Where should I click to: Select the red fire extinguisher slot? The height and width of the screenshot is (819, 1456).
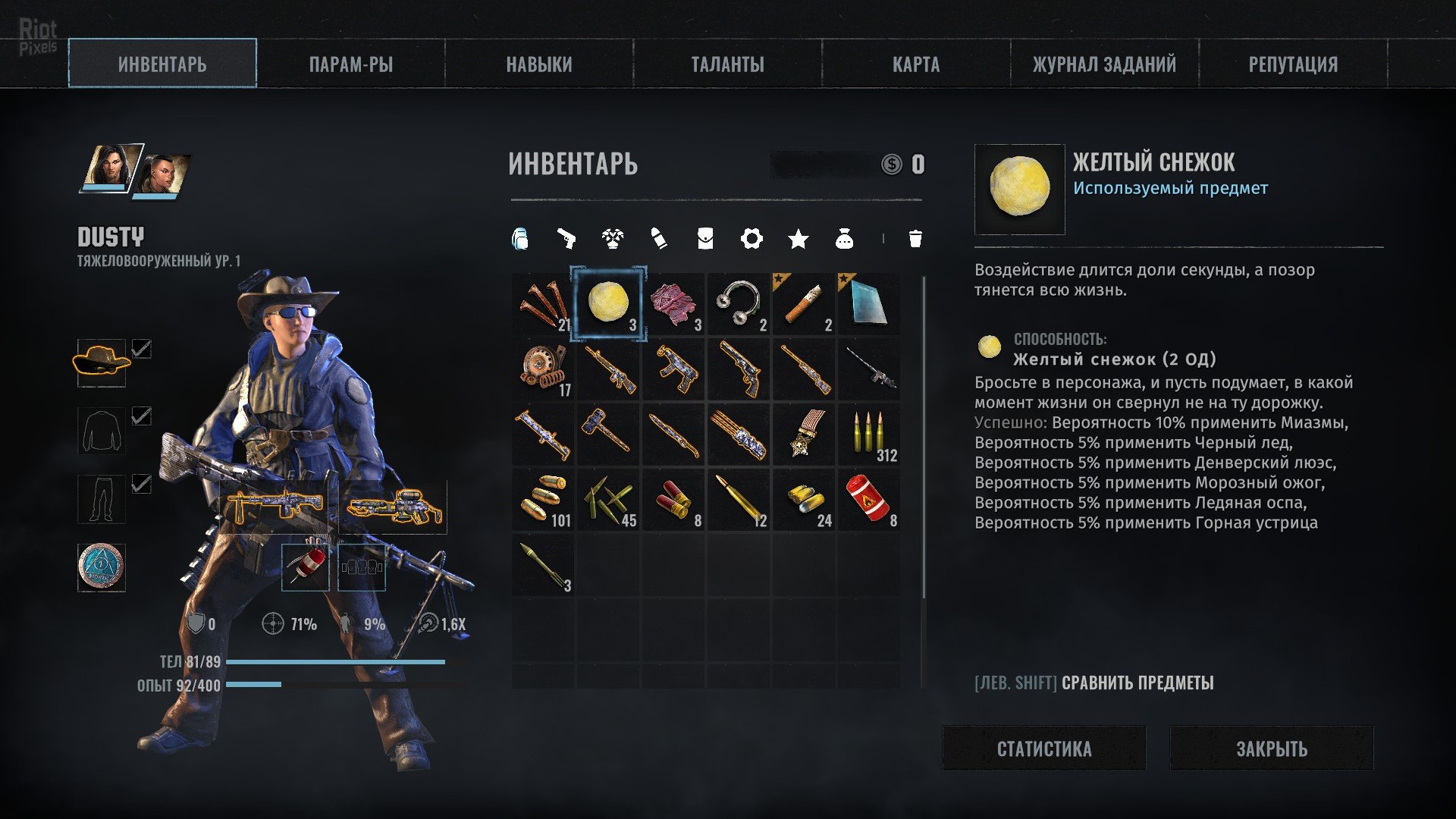tap(869, 500)
